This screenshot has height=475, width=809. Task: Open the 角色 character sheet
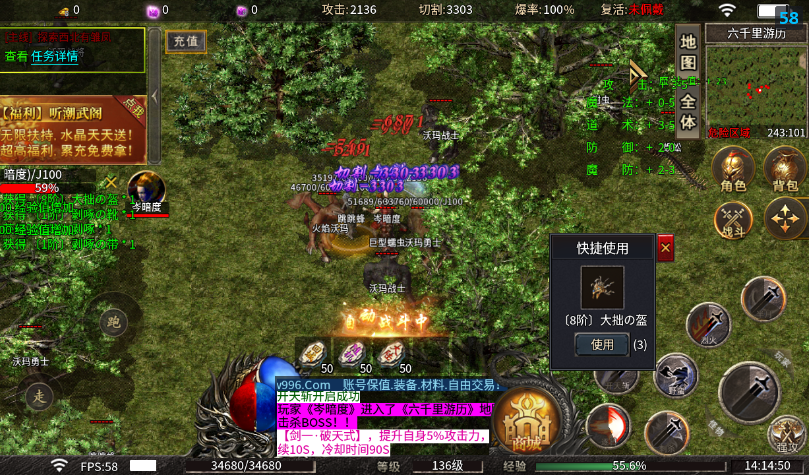pos(733,170)
